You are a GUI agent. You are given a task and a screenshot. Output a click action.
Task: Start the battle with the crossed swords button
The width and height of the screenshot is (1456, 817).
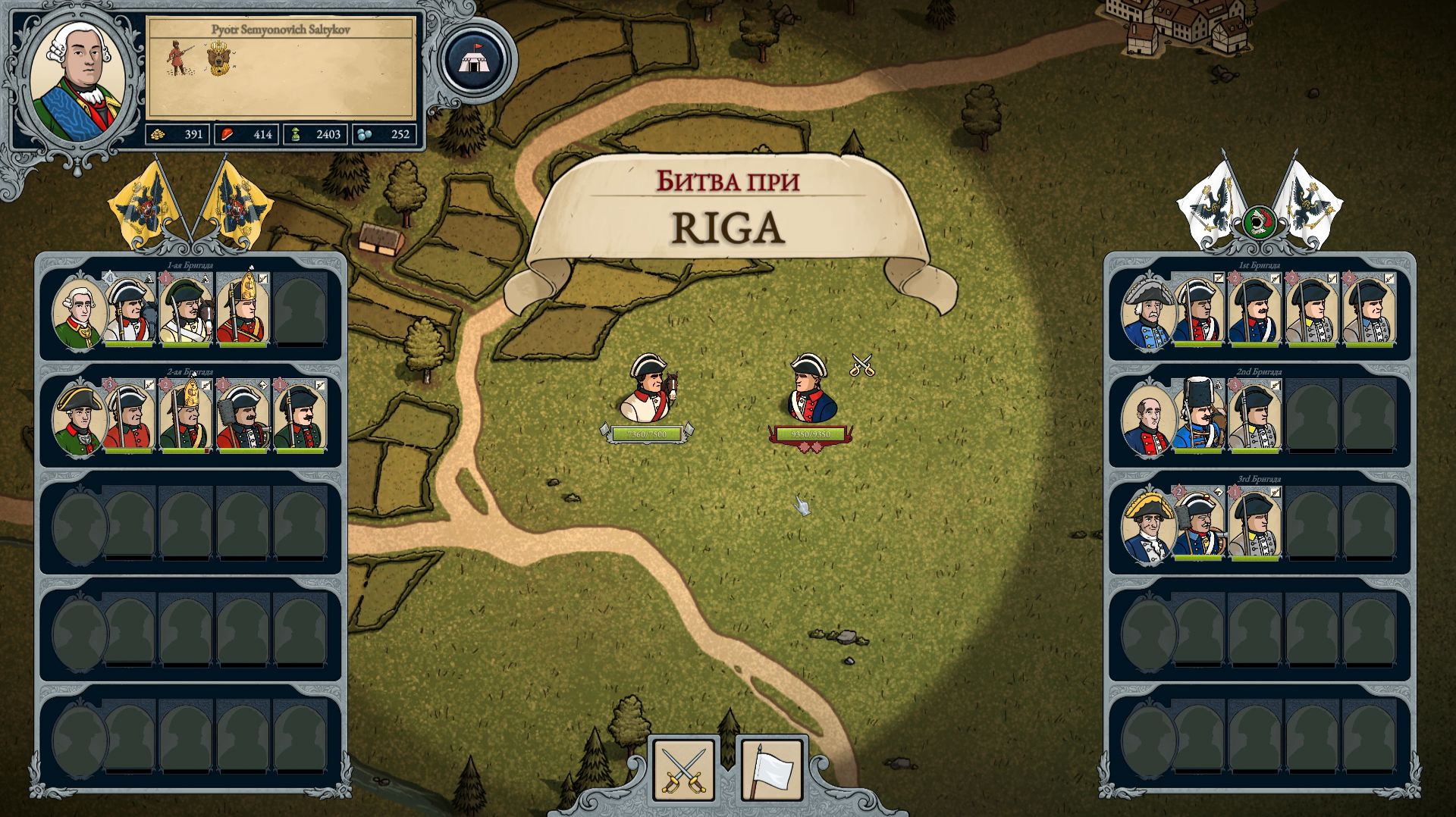[x=683, y=770]
